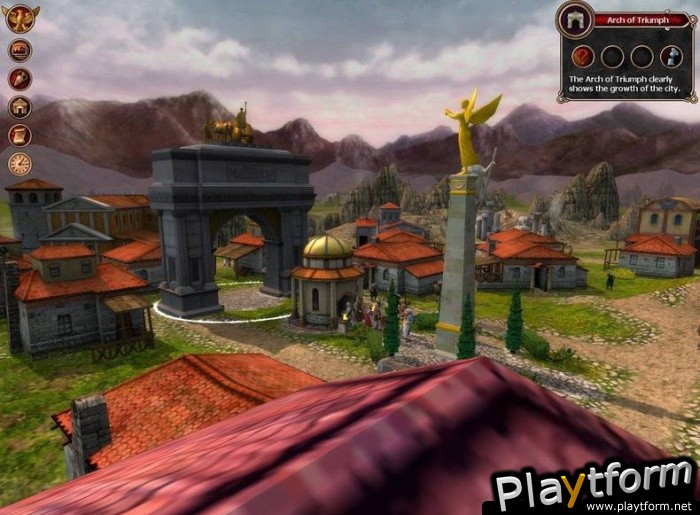Screen dimensions: 700x515
Task: Open the scroll icon
Action: click(x=20, y=135)
